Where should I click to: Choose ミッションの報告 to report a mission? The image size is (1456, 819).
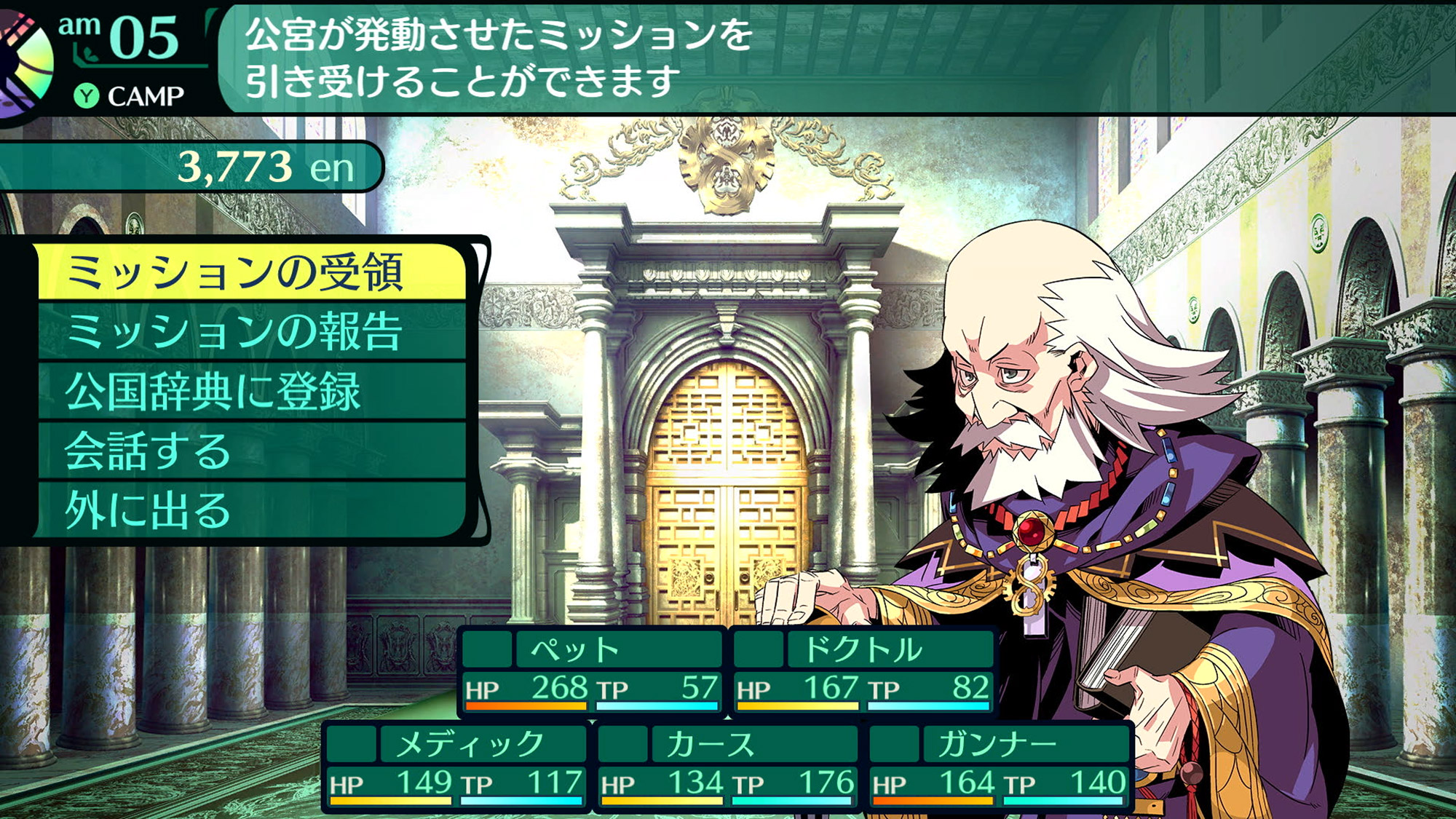pyautogui.click(x=251, y=332)
